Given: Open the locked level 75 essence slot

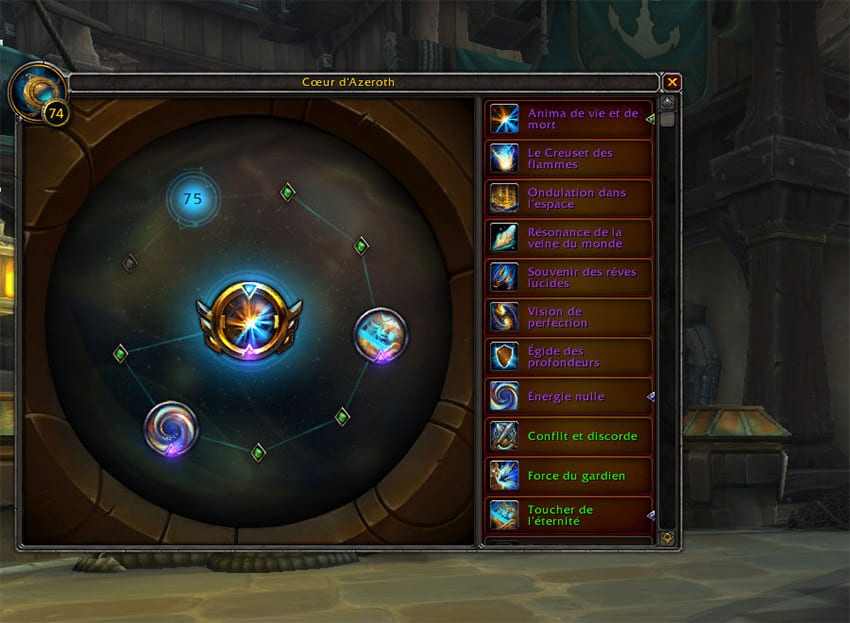Looking at the screenshot, I should coord(192,199).
